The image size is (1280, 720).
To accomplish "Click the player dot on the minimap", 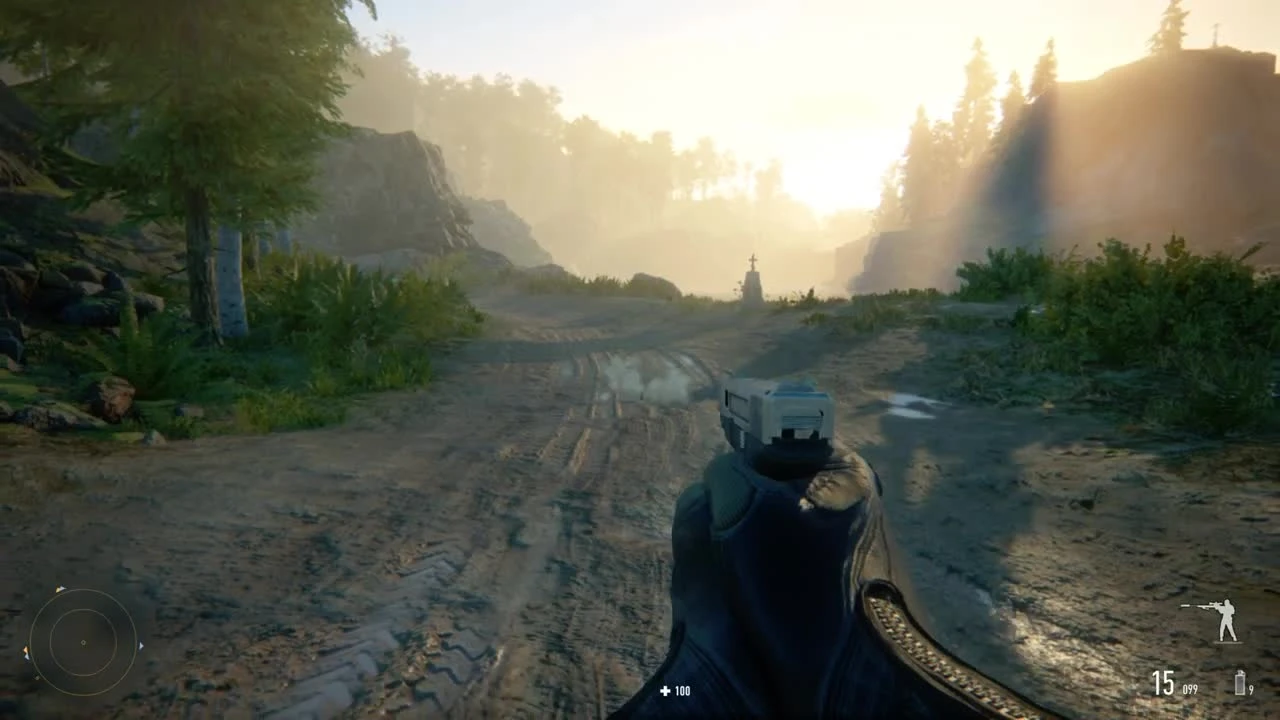I will coord(83,642).
